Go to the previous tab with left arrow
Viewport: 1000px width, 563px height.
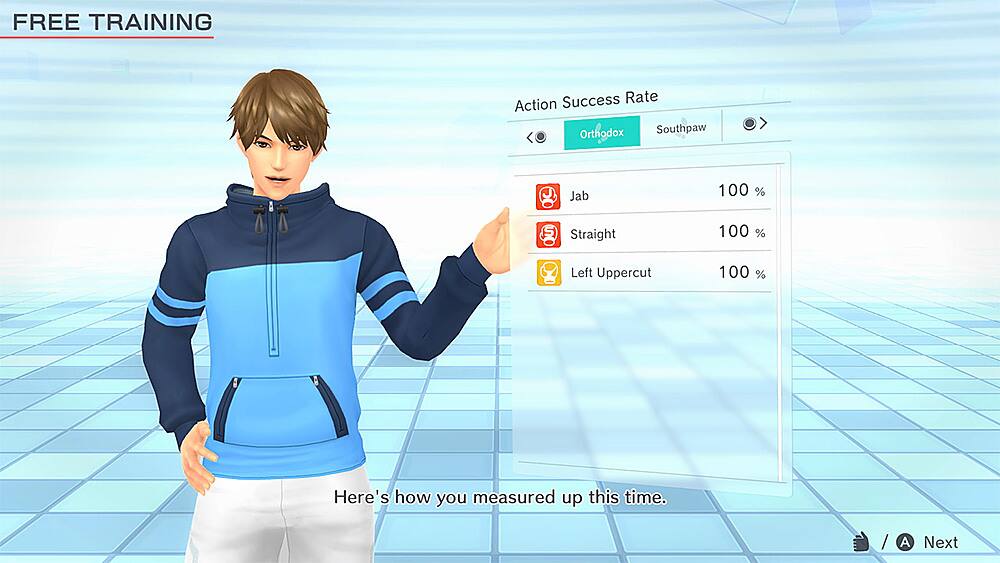click(x=536, y=137)
